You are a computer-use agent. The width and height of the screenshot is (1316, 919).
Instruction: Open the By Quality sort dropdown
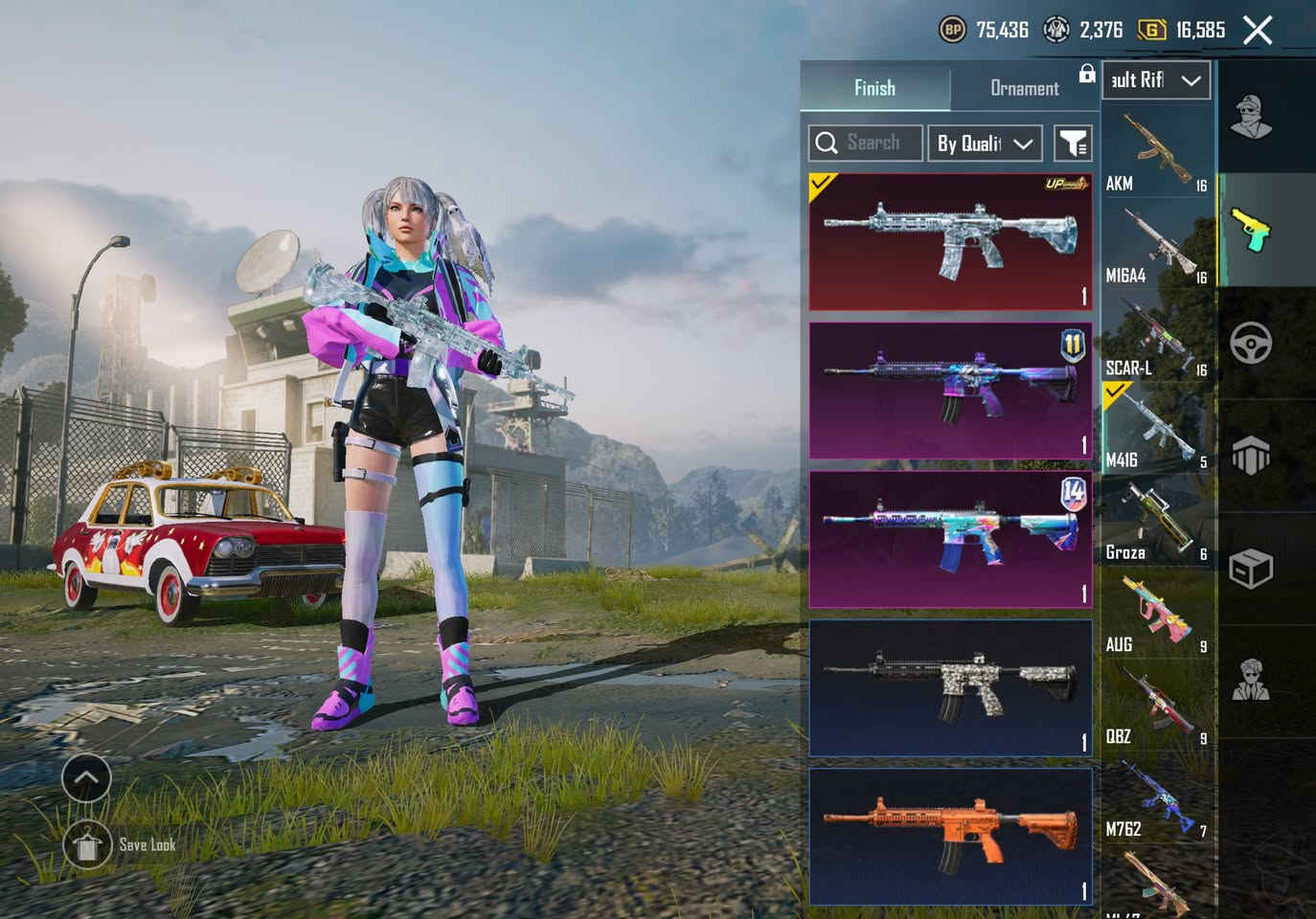[x=985, y=144]
